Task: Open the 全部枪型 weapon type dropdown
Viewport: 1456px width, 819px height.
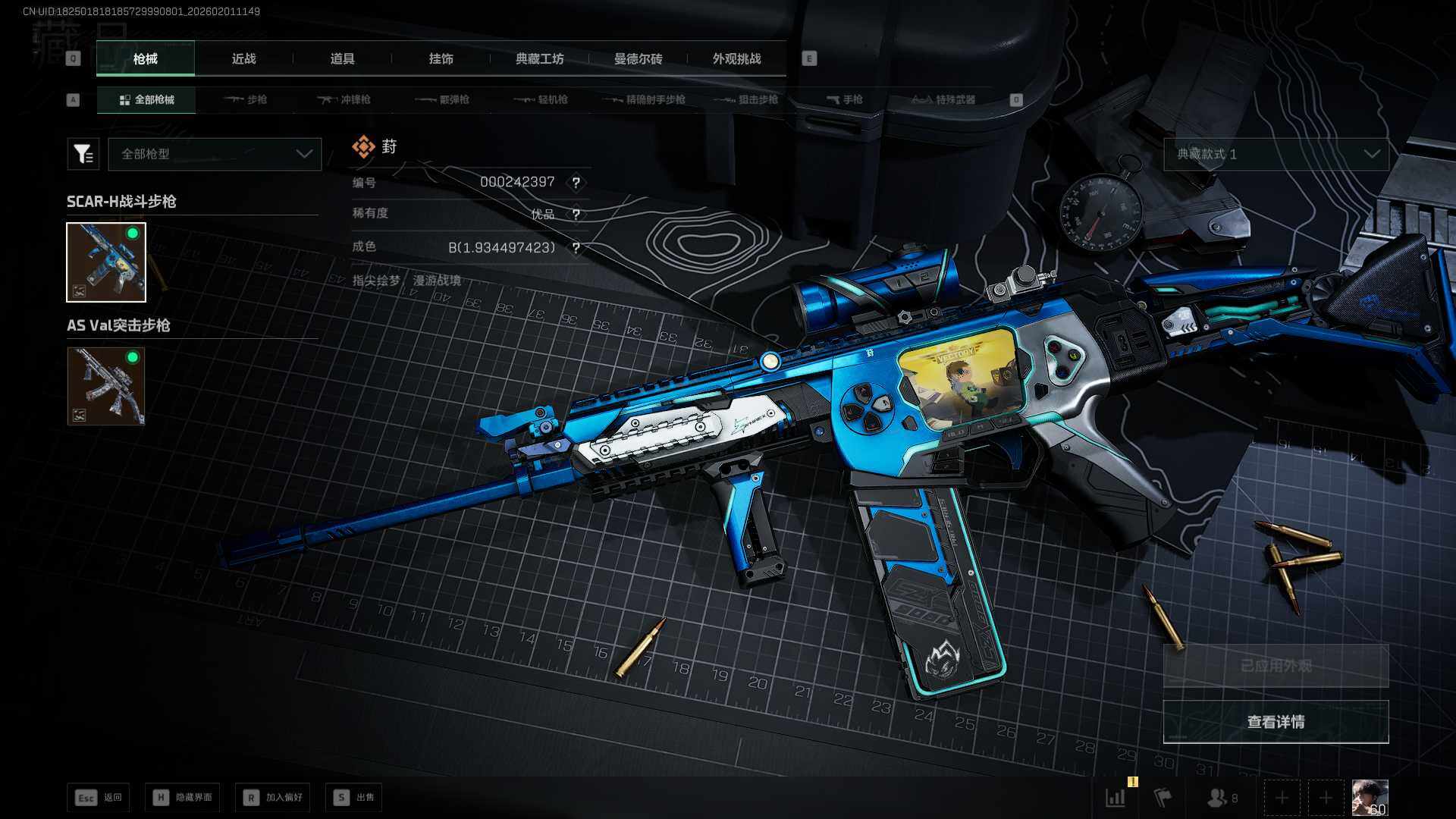Action: click(x=215, y=154)
